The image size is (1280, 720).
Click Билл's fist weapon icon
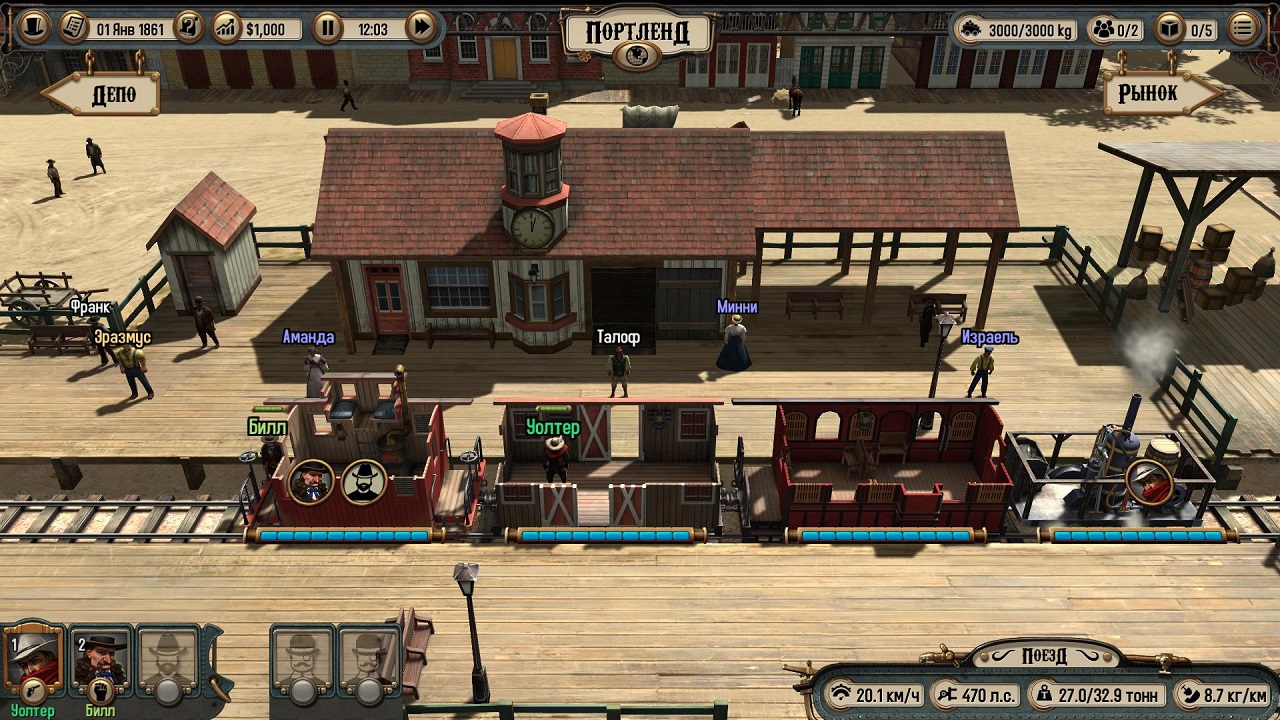(99, 690)
